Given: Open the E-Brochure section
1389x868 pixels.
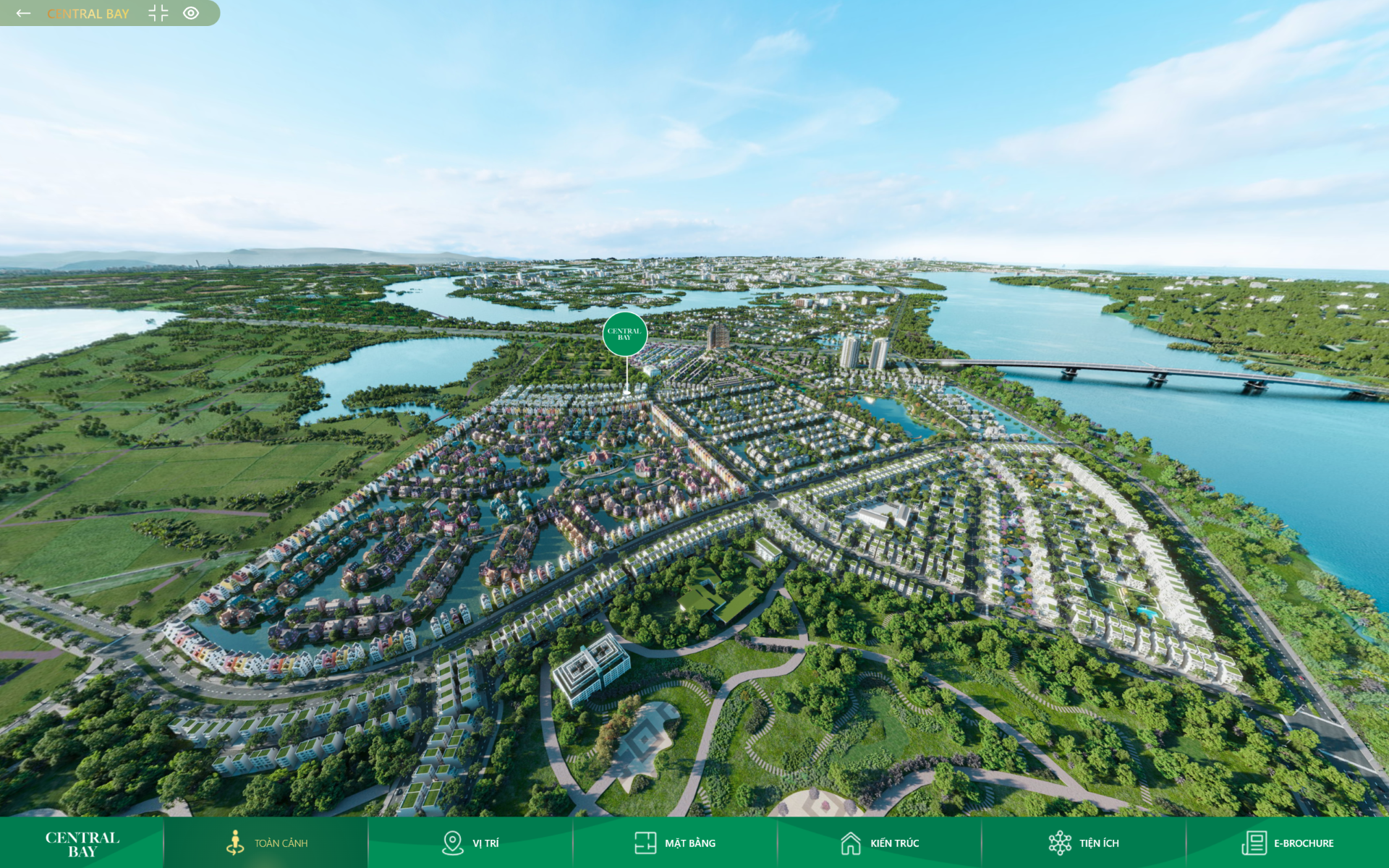Looking at the screenshot, I should click(x=1288, y=843).
